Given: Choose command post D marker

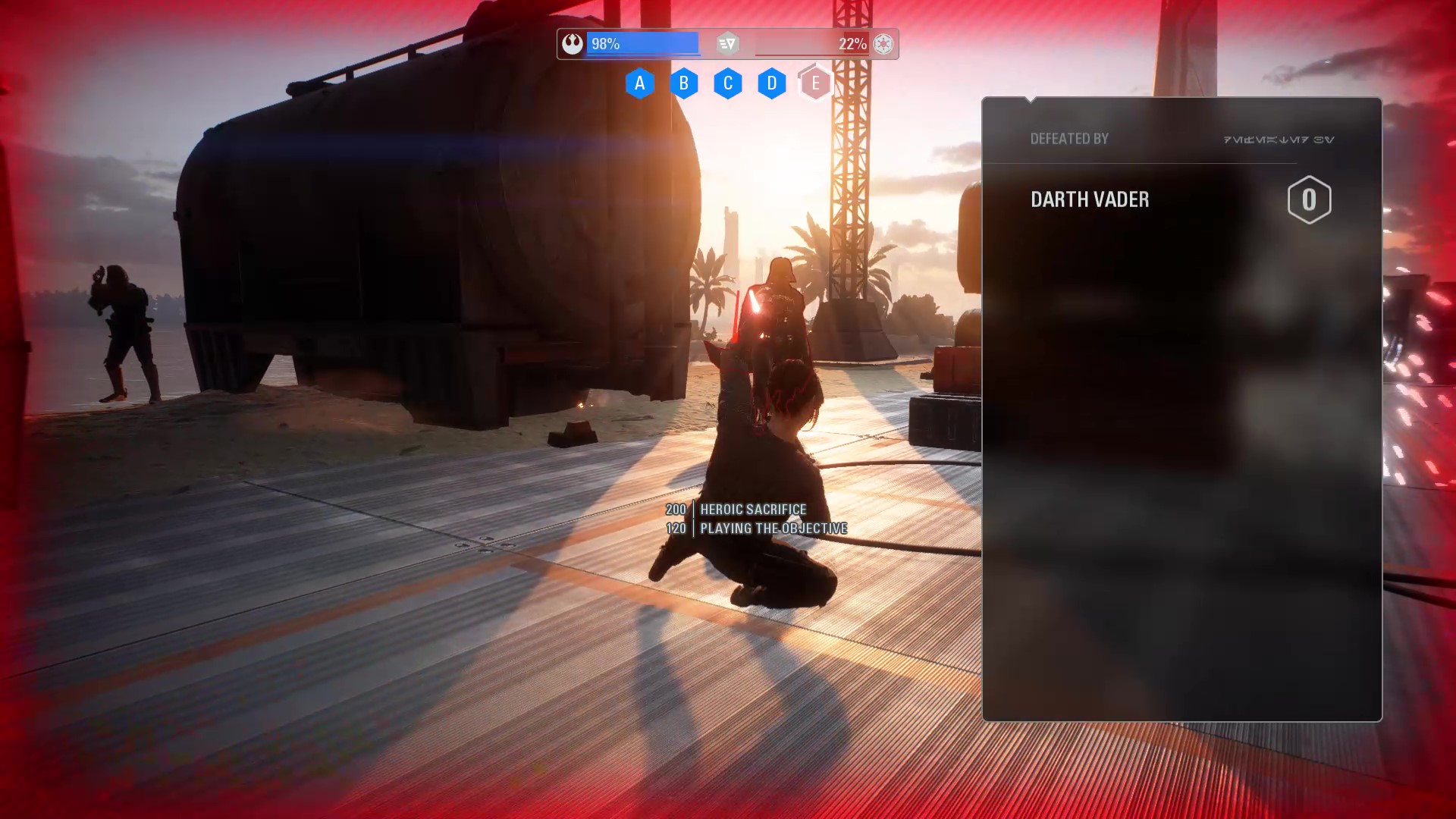Looking at the screenshot, I should pyautogui.click(x=771, y=83).
